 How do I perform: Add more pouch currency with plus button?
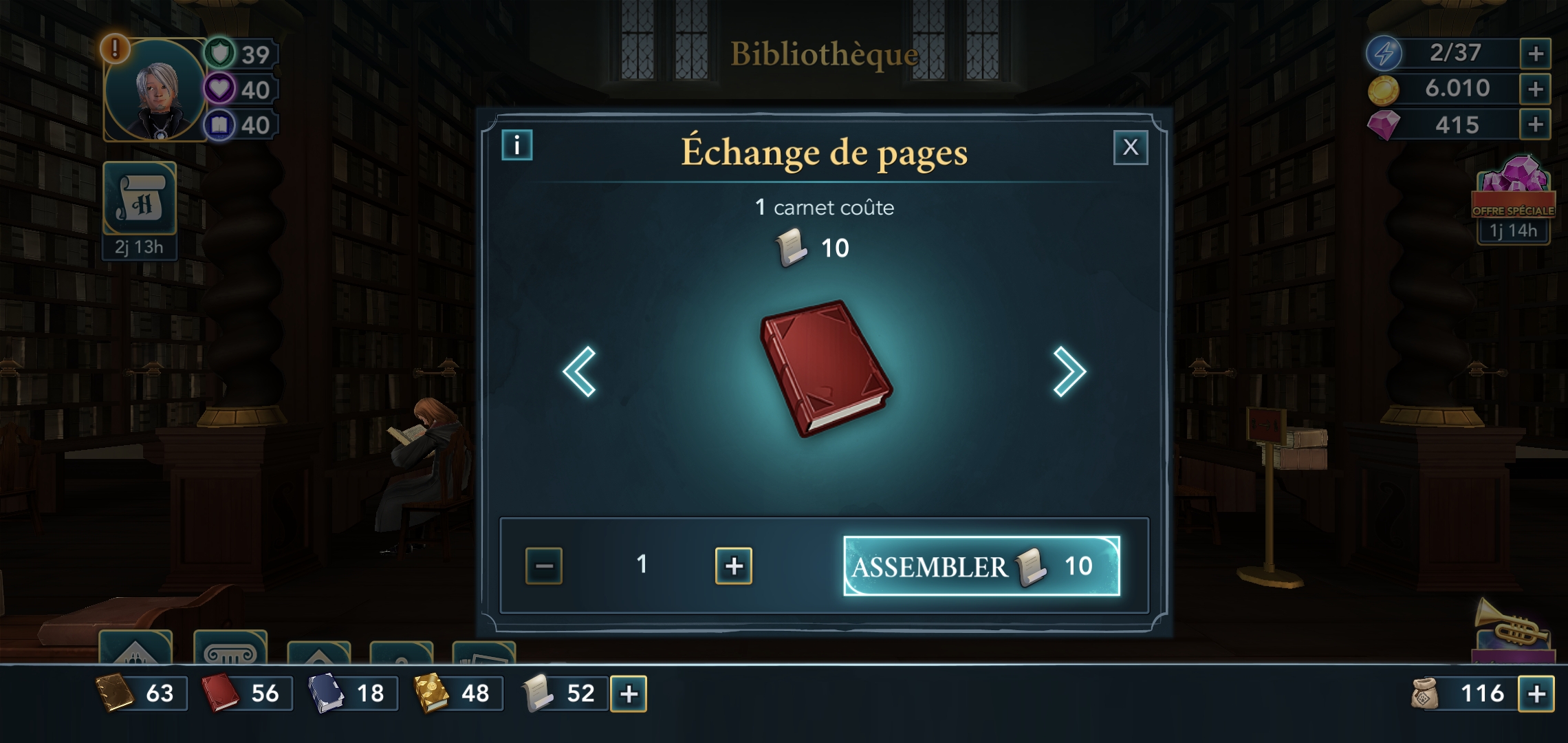1536,693
